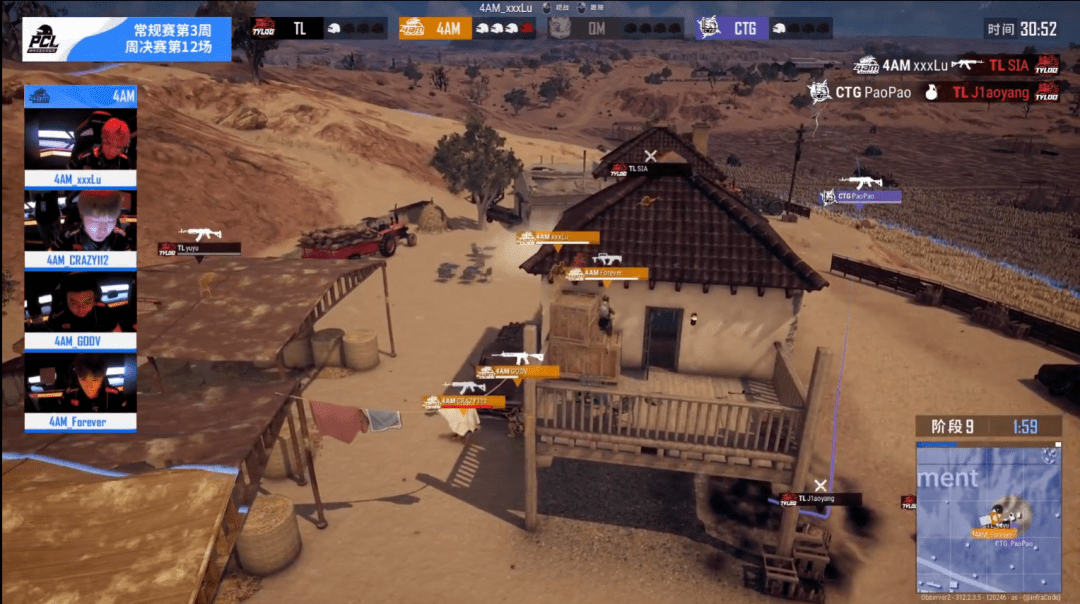This screenshot has width=1080, height=604.
Task: Choose the greyed-out OM team panel
Action: coord(614,28)
